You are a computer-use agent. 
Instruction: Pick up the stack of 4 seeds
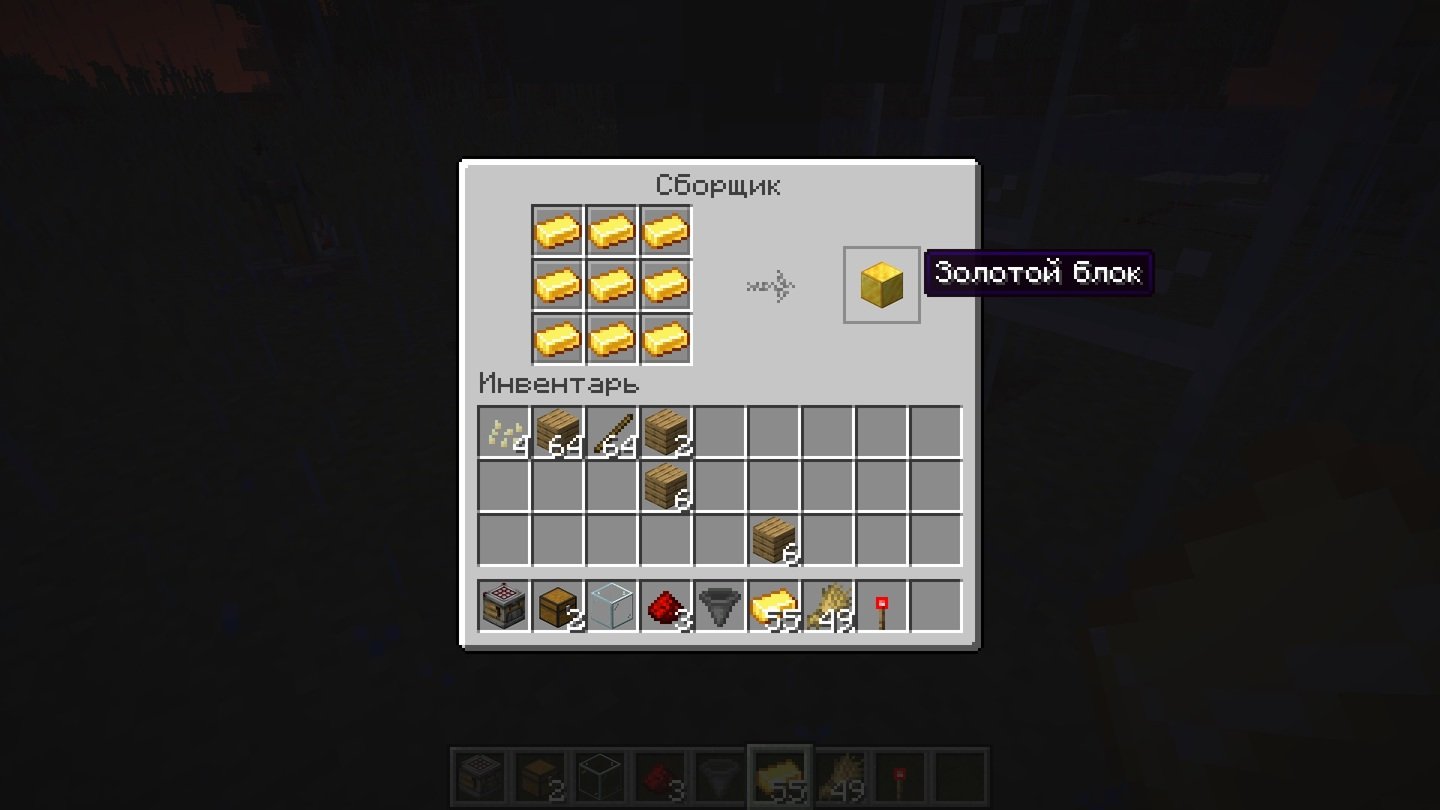coord(504,432)
